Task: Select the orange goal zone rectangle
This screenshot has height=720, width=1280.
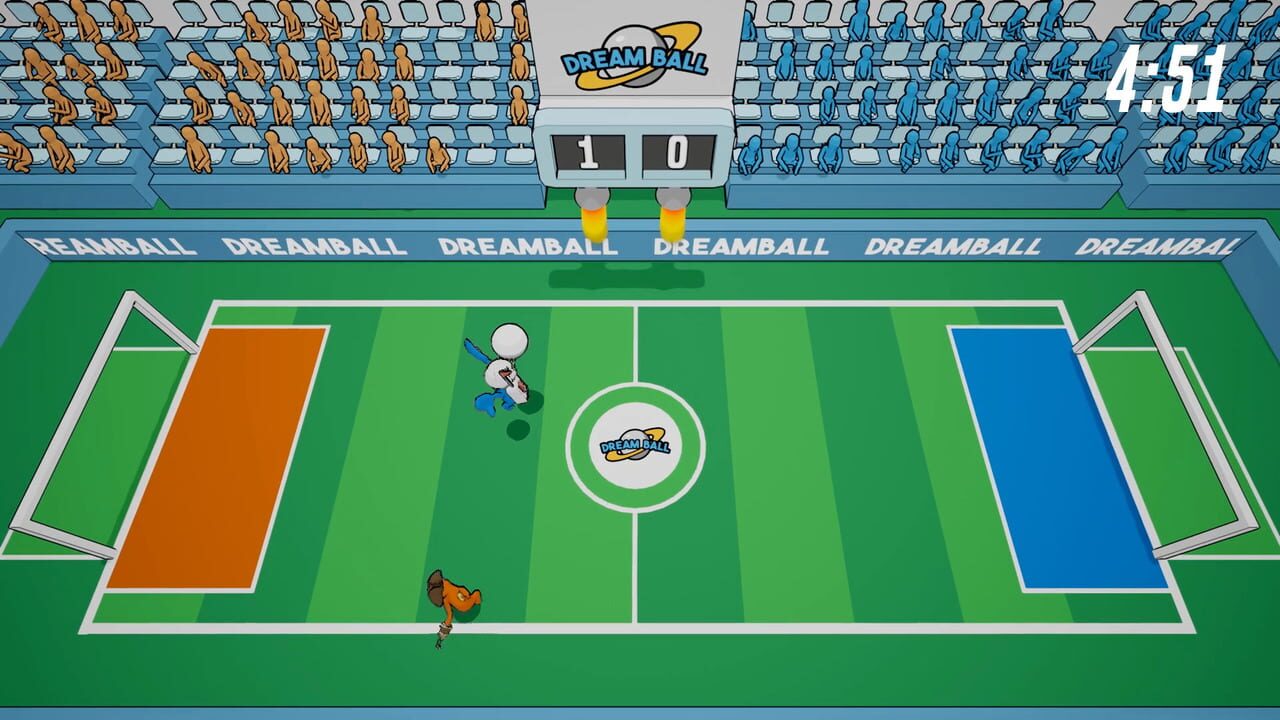Action: [x=227, y=455]
